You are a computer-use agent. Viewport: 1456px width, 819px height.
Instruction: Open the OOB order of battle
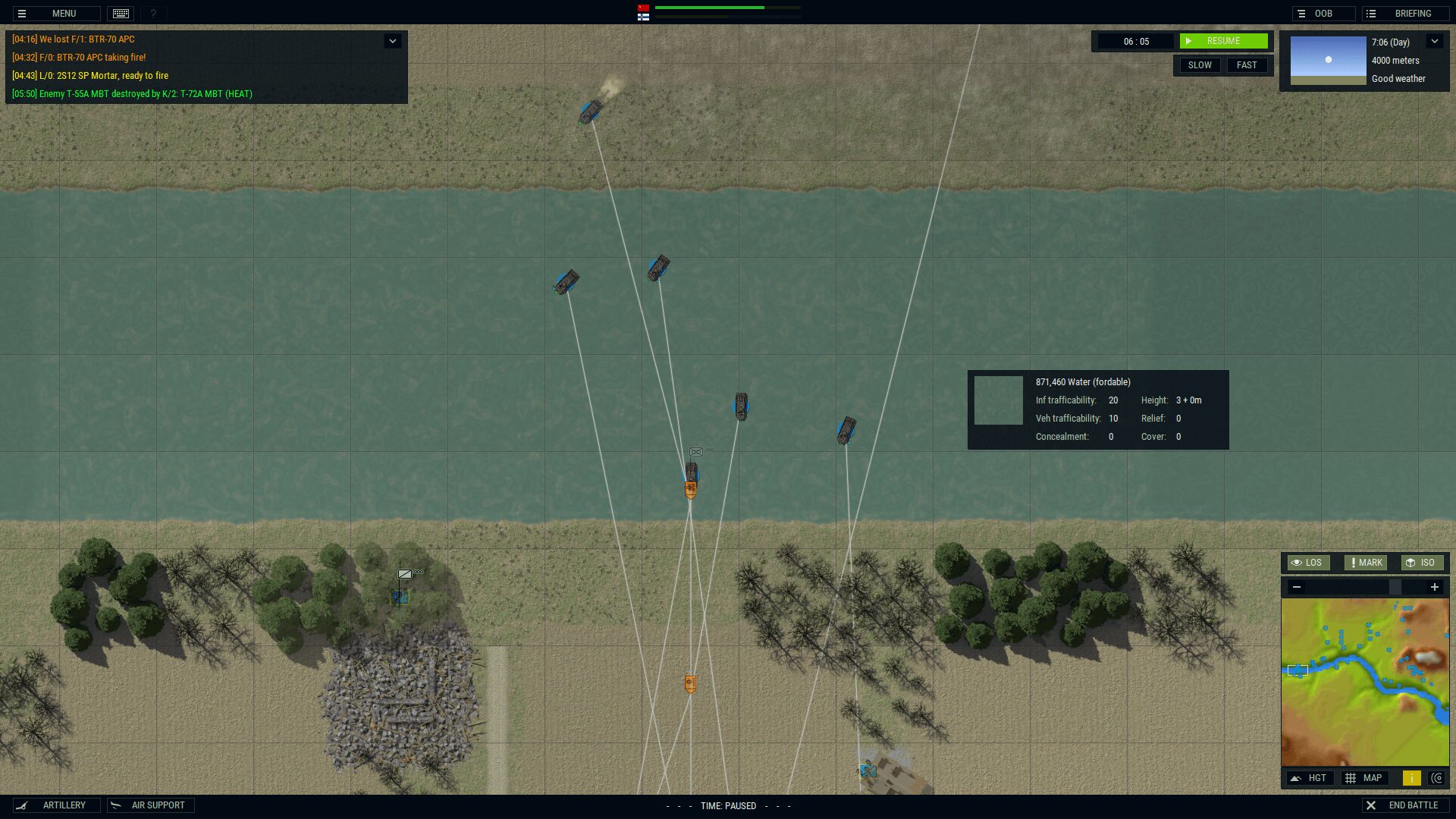[x=1323, y=14]
